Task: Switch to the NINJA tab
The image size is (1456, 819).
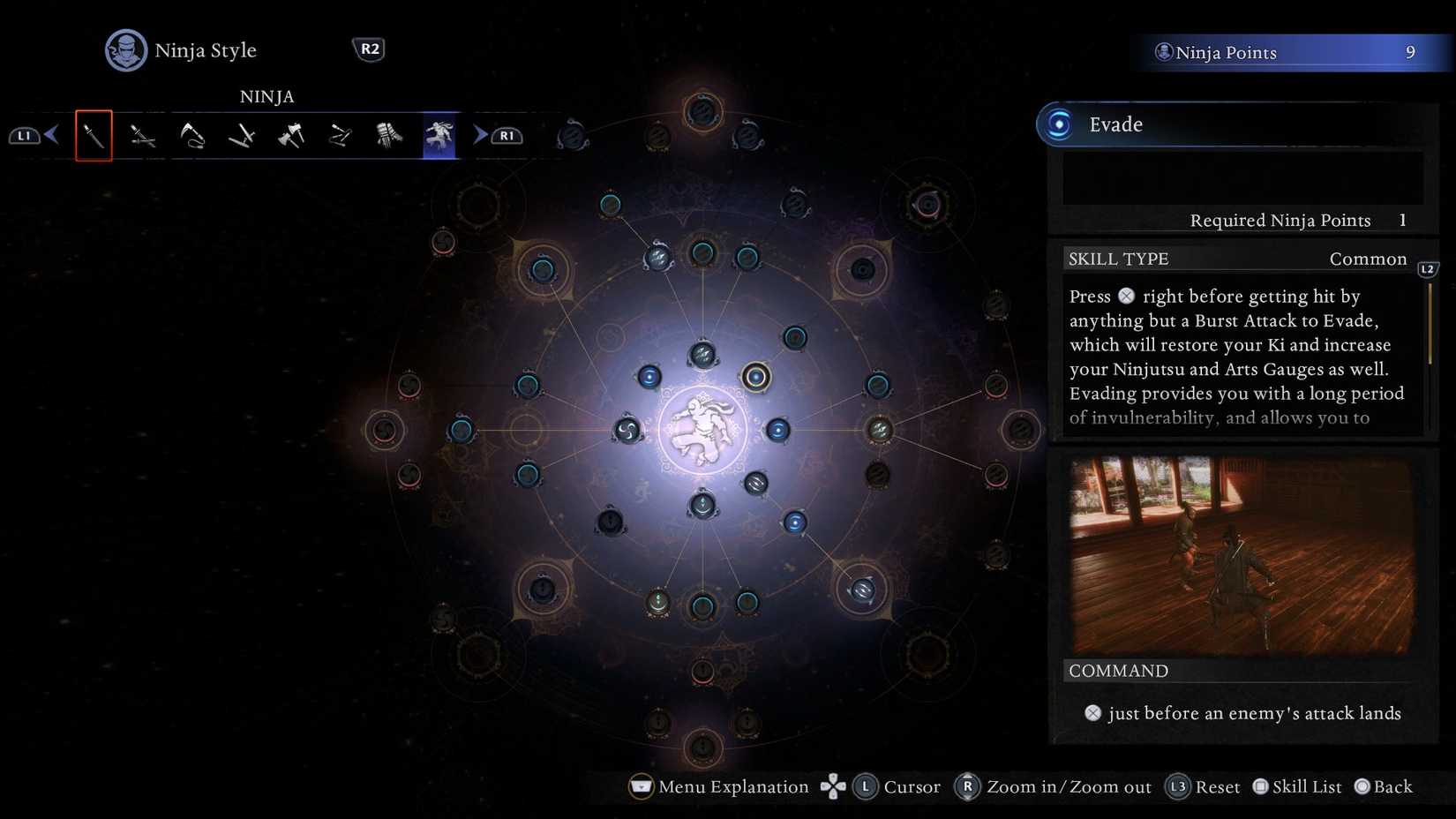Action: (x=266, y=97)
